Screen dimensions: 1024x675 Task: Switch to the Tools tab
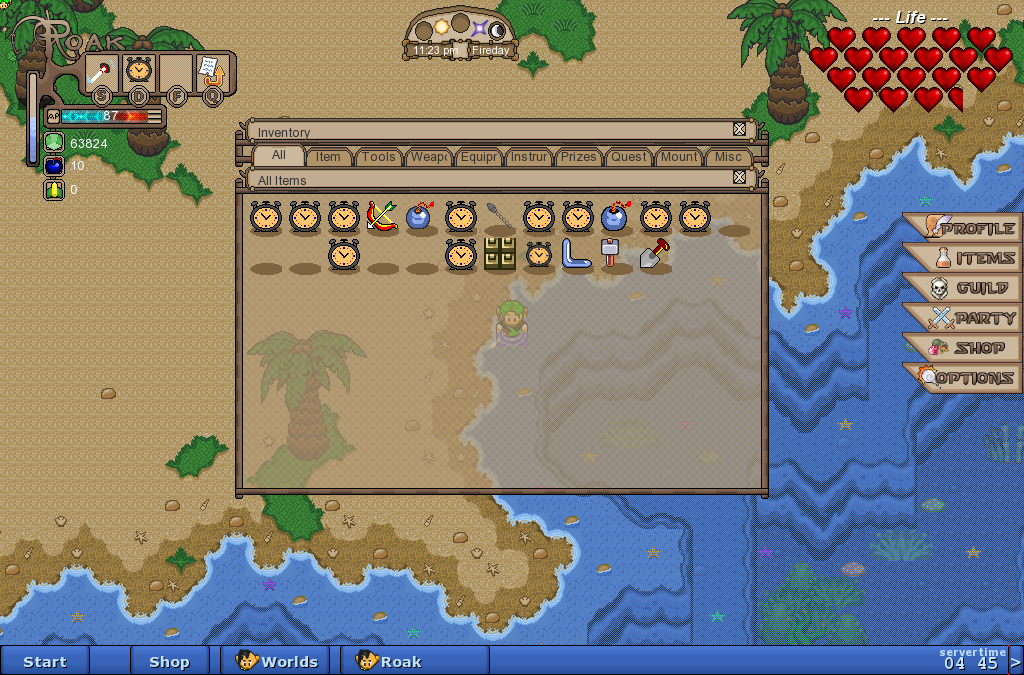coord(378,157)
